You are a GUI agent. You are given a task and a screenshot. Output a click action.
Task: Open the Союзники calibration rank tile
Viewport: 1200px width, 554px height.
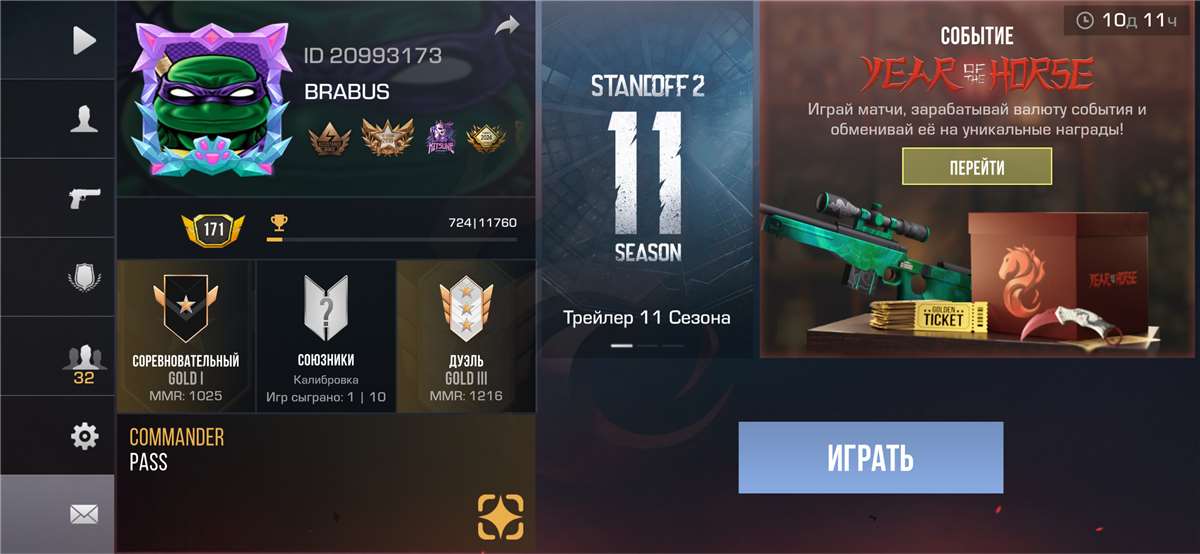[326, 336]
